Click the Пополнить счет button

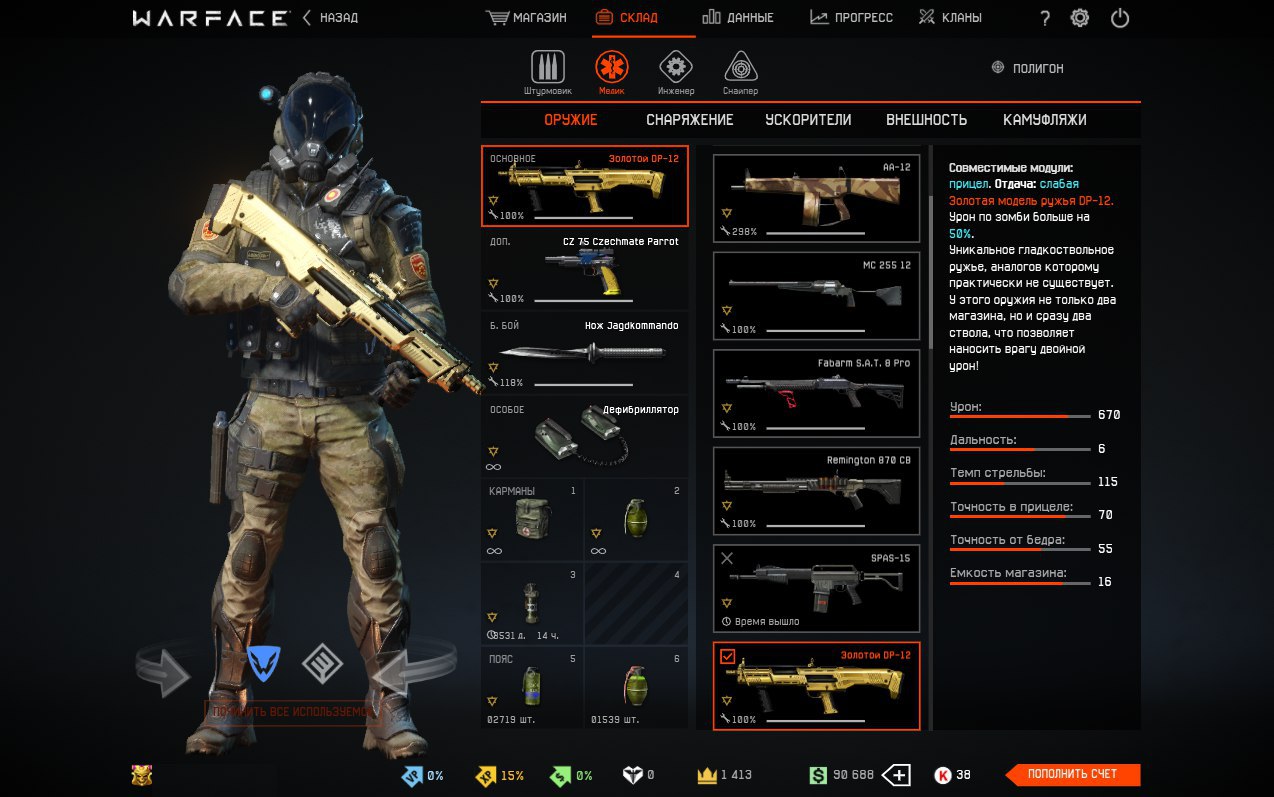[x=1072, y=775]
